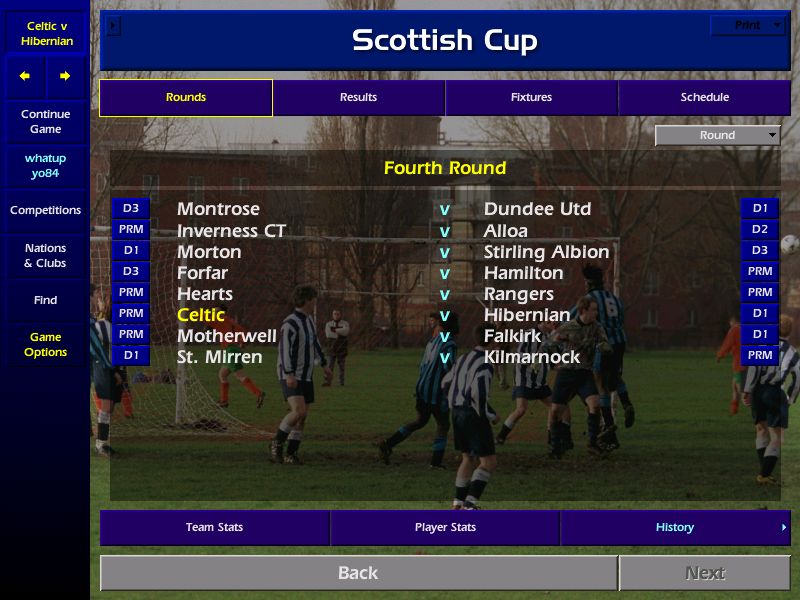Image resolution: width=800 pixels, height=600 pixels.
Task: Choose Rangers from the fourth round ties
Action: pos(518,294)
